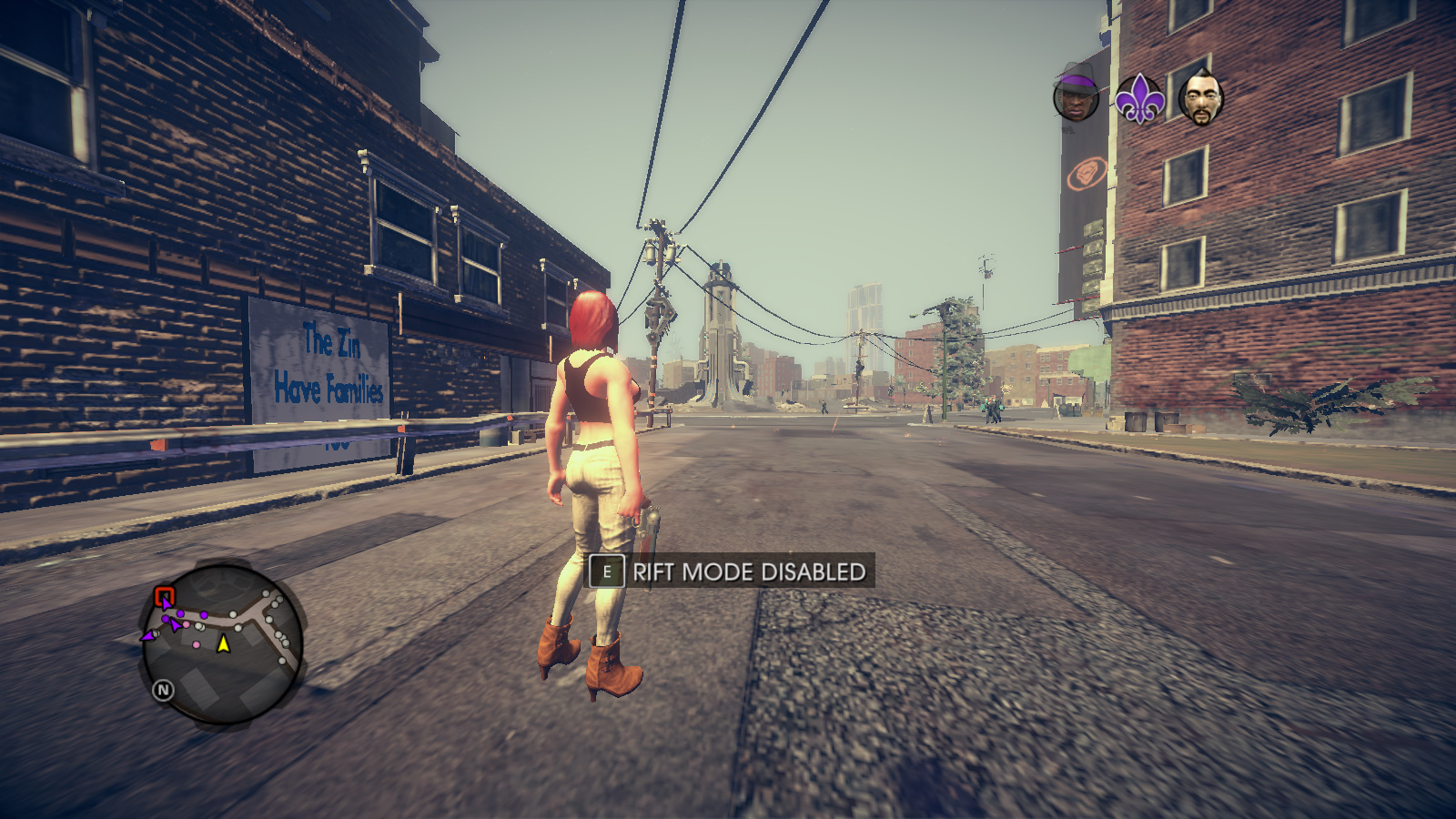Select the pistol in the character's hand
Screen dimensions: 1456x819
pos(648,523)
